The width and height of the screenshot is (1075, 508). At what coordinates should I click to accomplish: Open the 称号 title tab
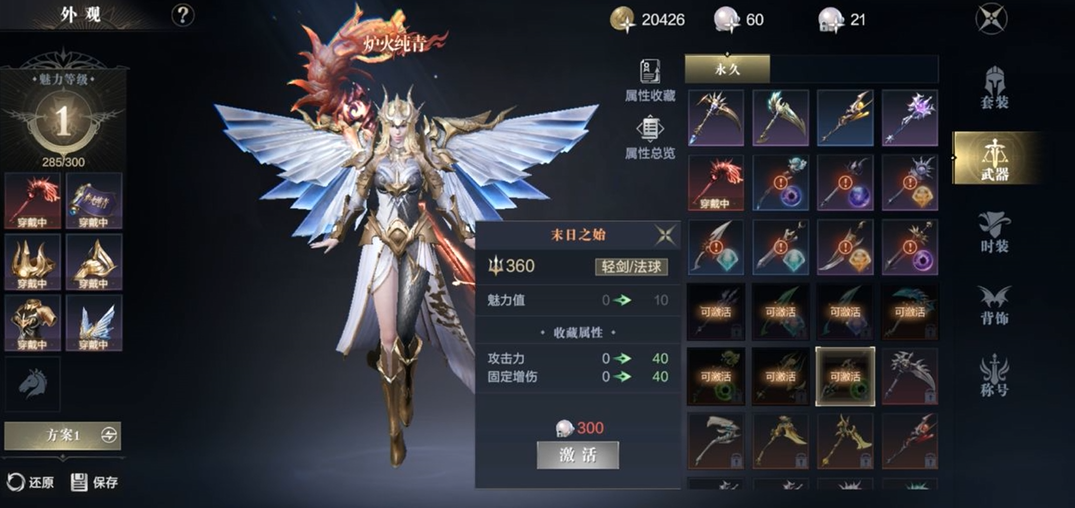tap(995, 376)
